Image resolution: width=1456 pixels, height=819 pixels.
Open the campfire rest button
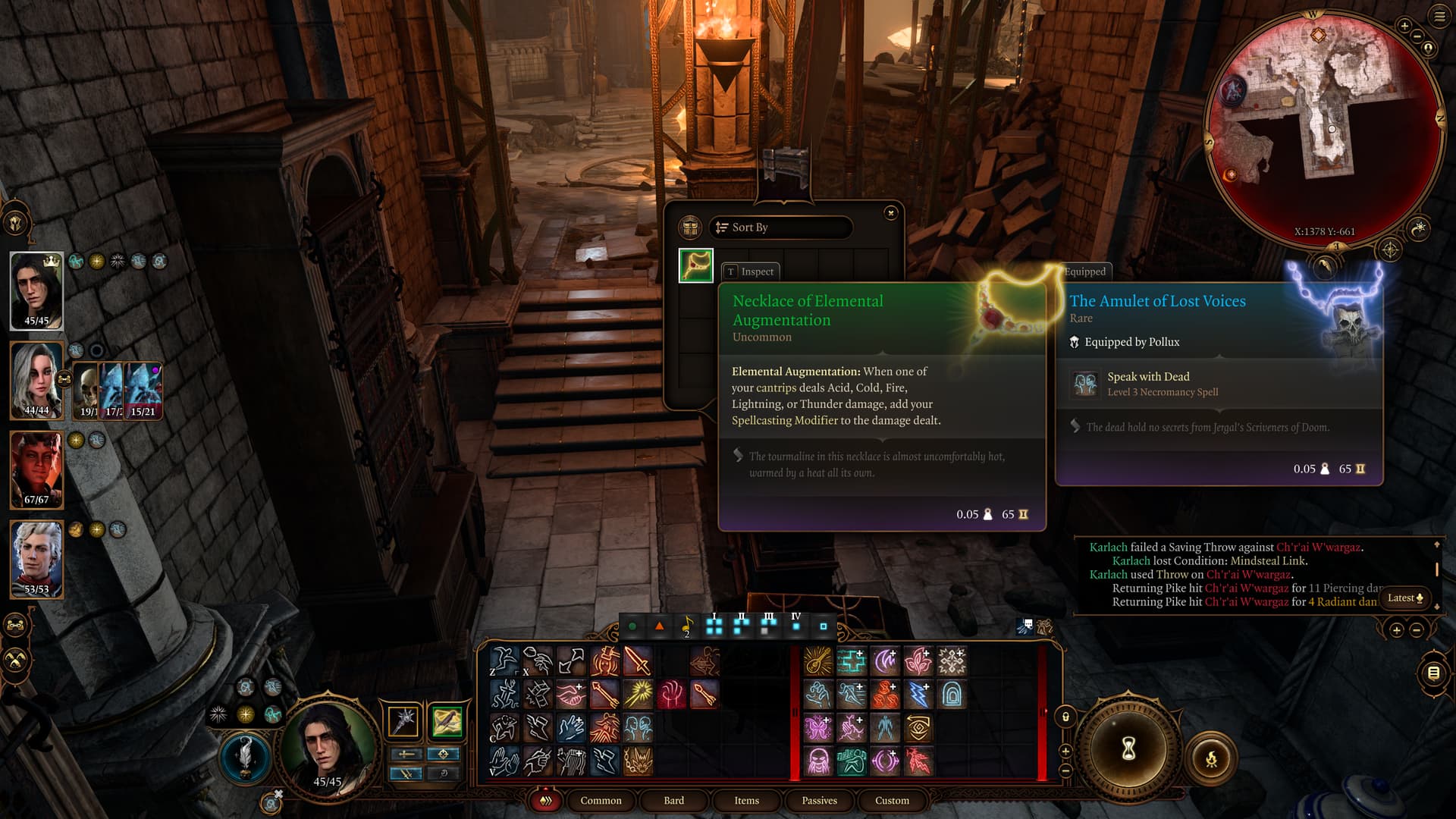1211,758
